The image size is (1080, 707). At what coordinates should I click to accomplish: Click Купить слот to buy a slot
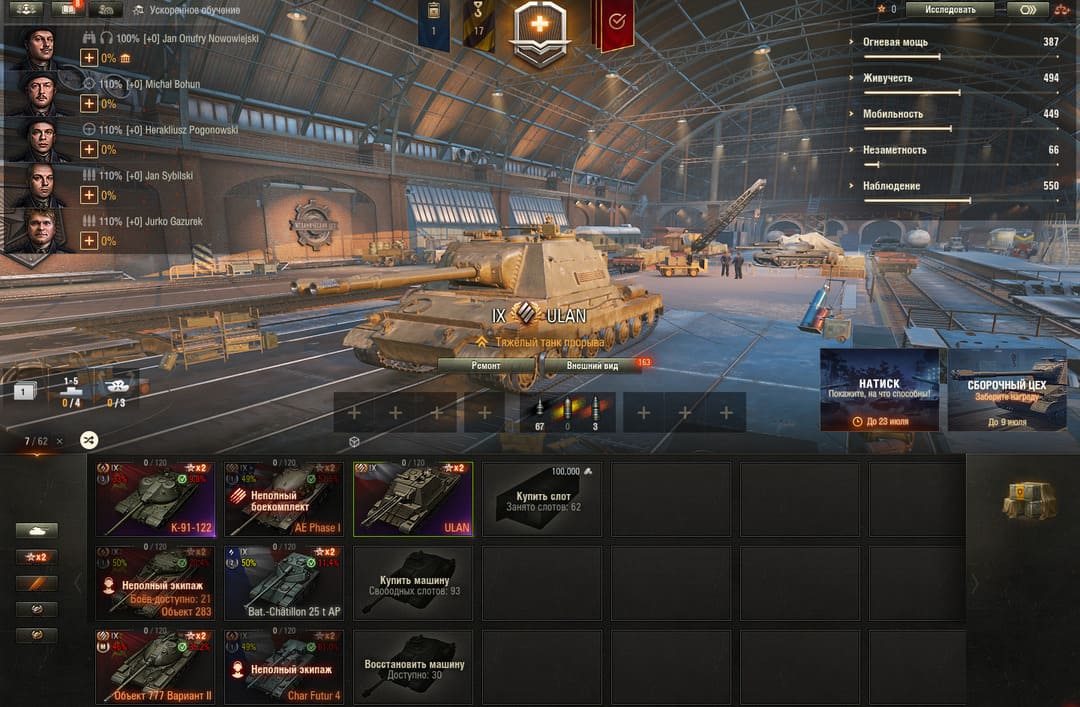click(542, 498)
